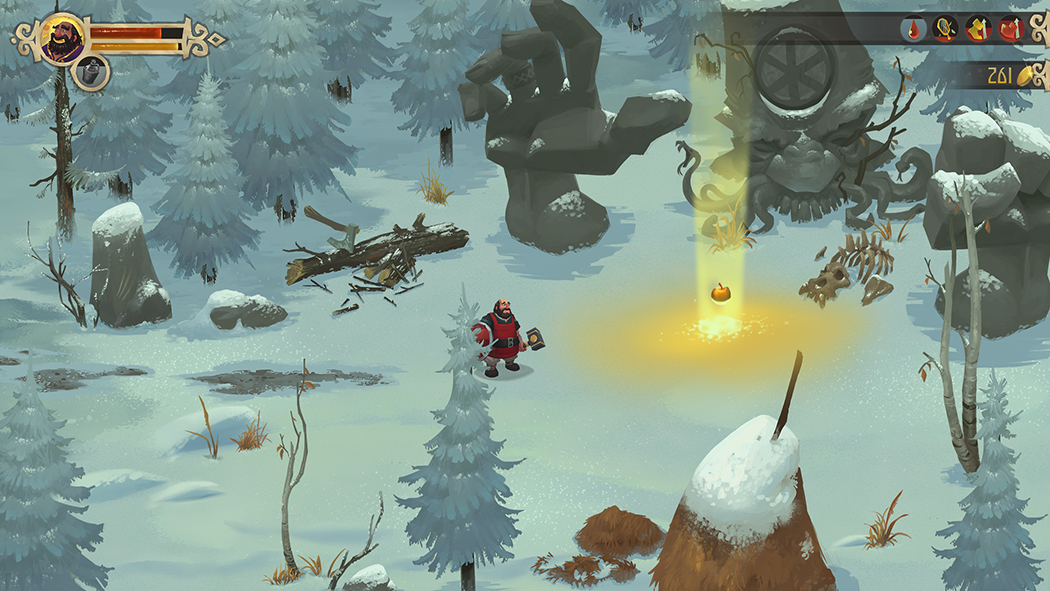Screen dimensions: 1050x591
Task: Click the bearded hero portrait
Action: click(63, 39)
